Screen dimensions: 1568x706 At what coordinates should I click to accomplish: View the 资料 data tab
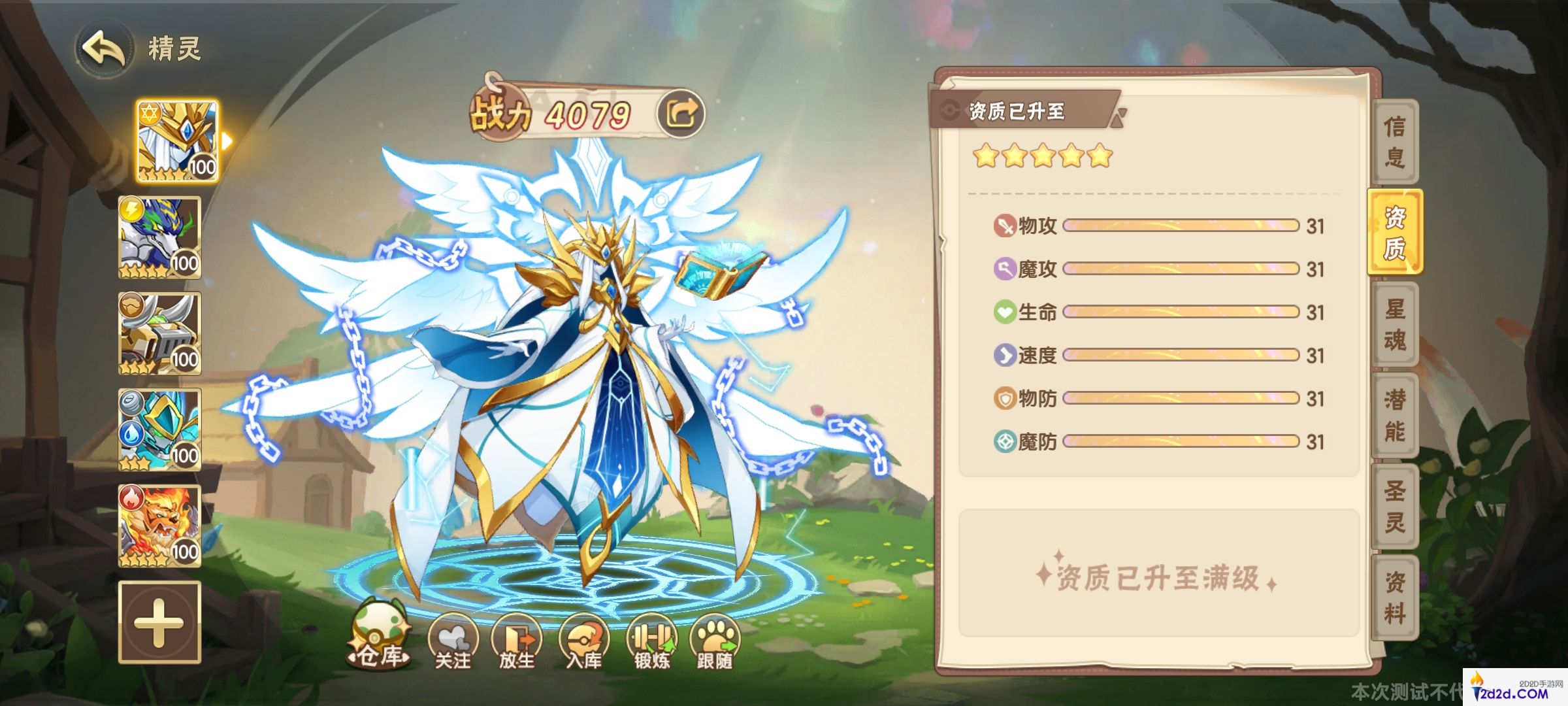tap(1394, 597)
